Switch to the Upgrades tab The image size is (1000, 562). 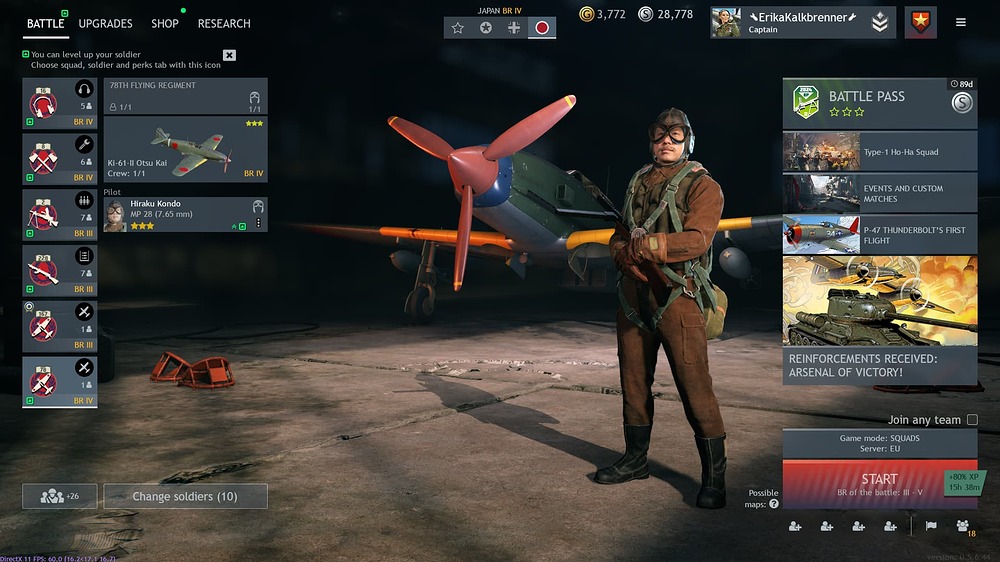pyautogui.click(x=105, y=23)
